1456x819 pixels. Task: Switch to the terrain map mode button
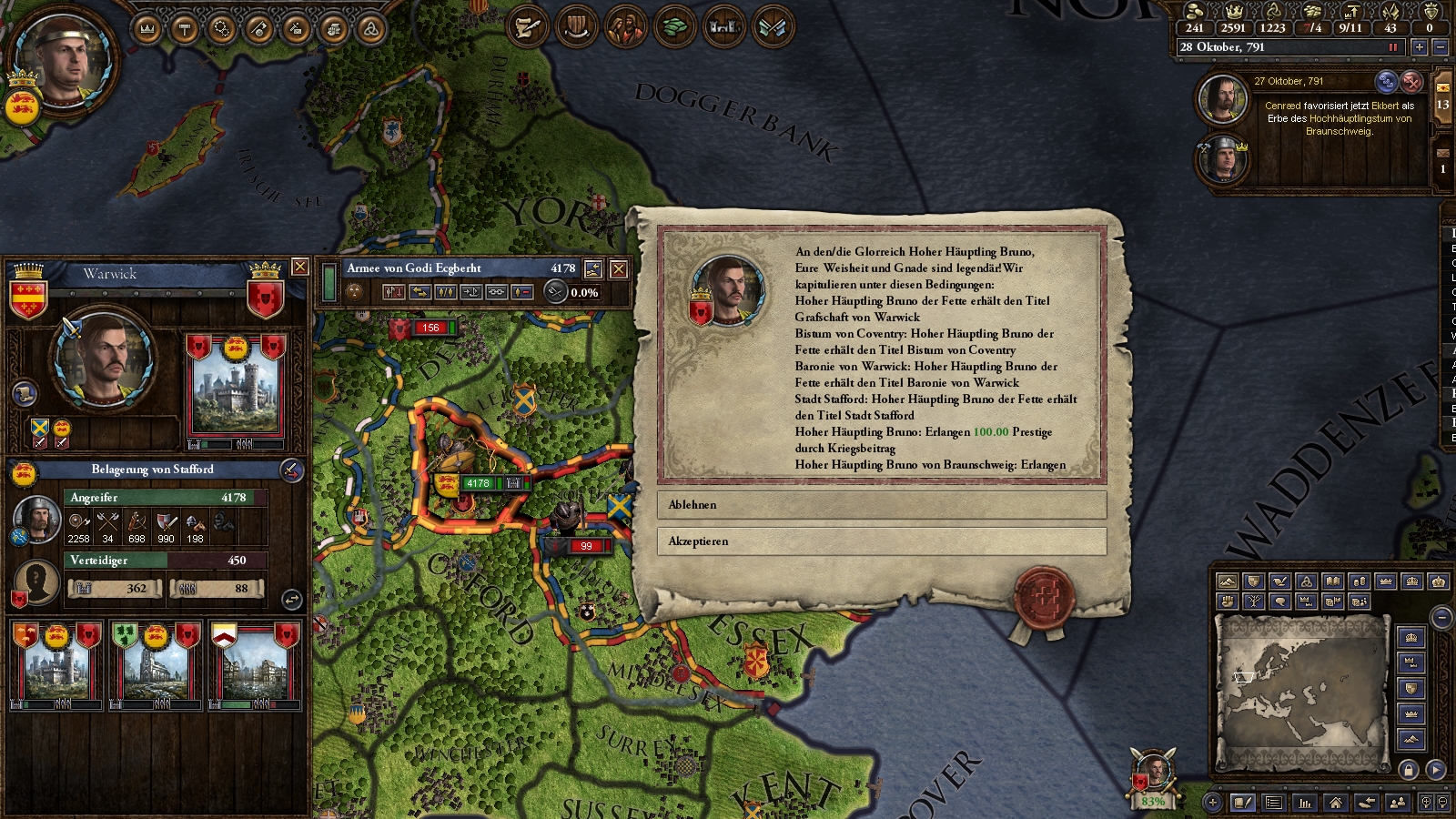[1227, 581]
